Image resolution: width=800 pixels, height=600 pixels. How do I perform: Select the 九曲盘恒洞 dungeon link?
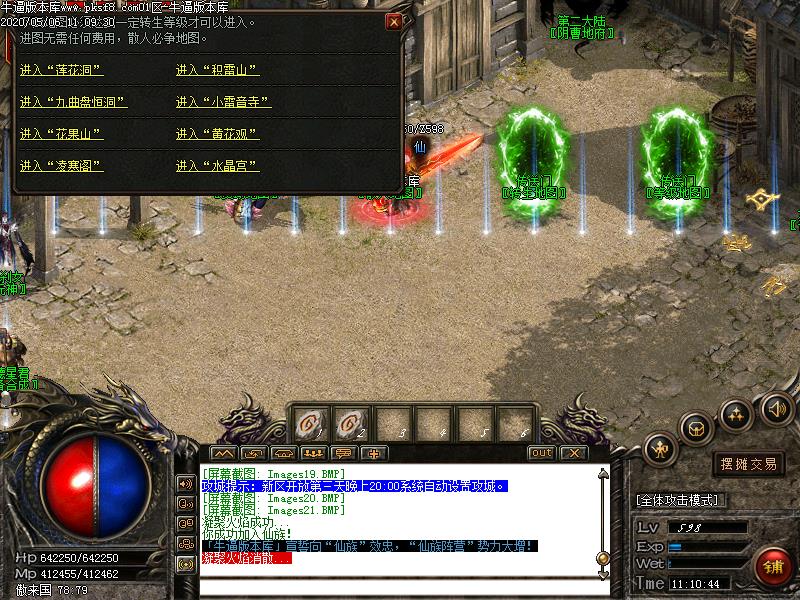[73, 102]
